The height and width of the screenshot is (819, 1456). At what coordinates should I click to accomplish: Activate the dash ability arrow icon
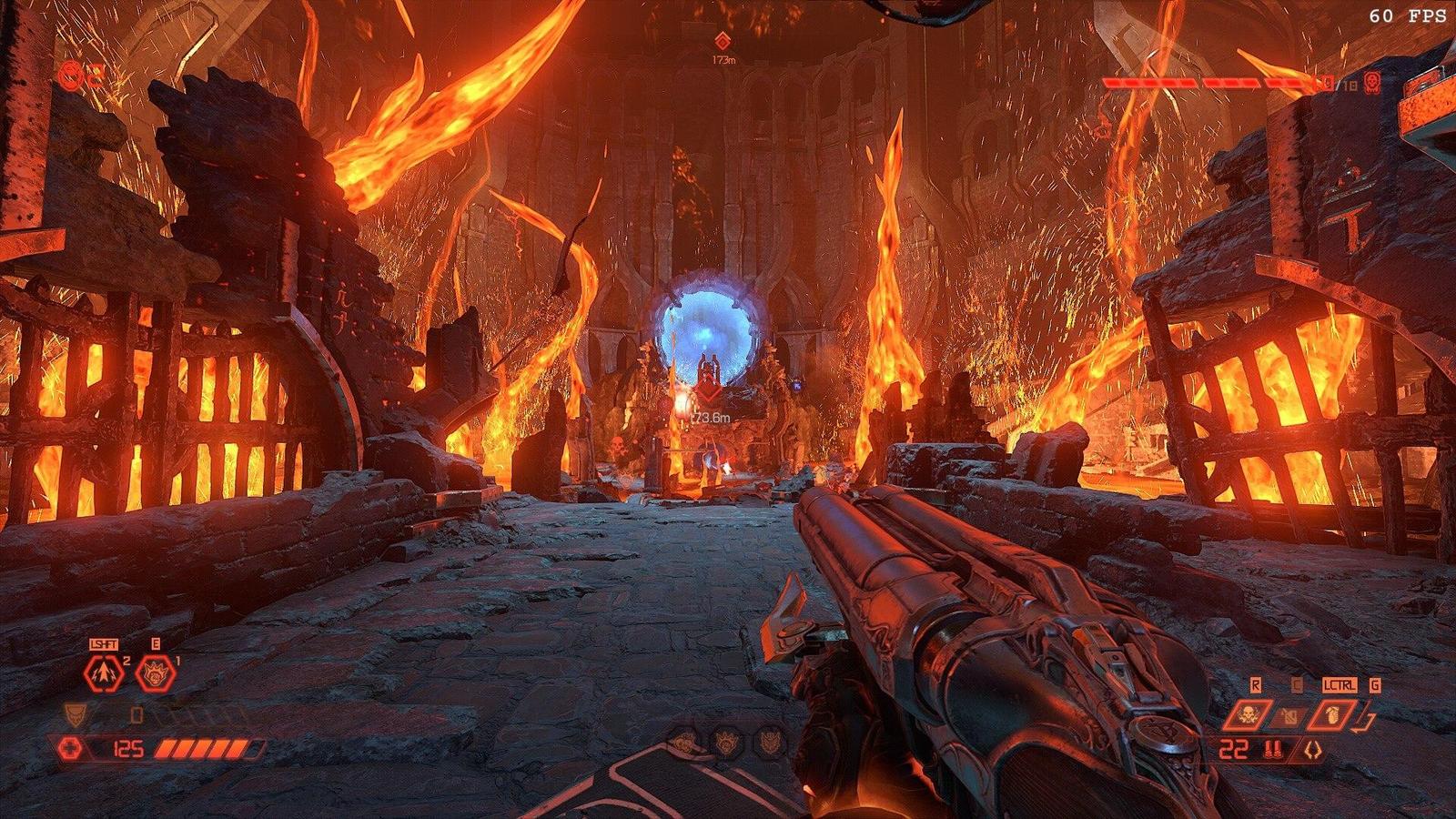pyautogui.click(x=104, y=673)
